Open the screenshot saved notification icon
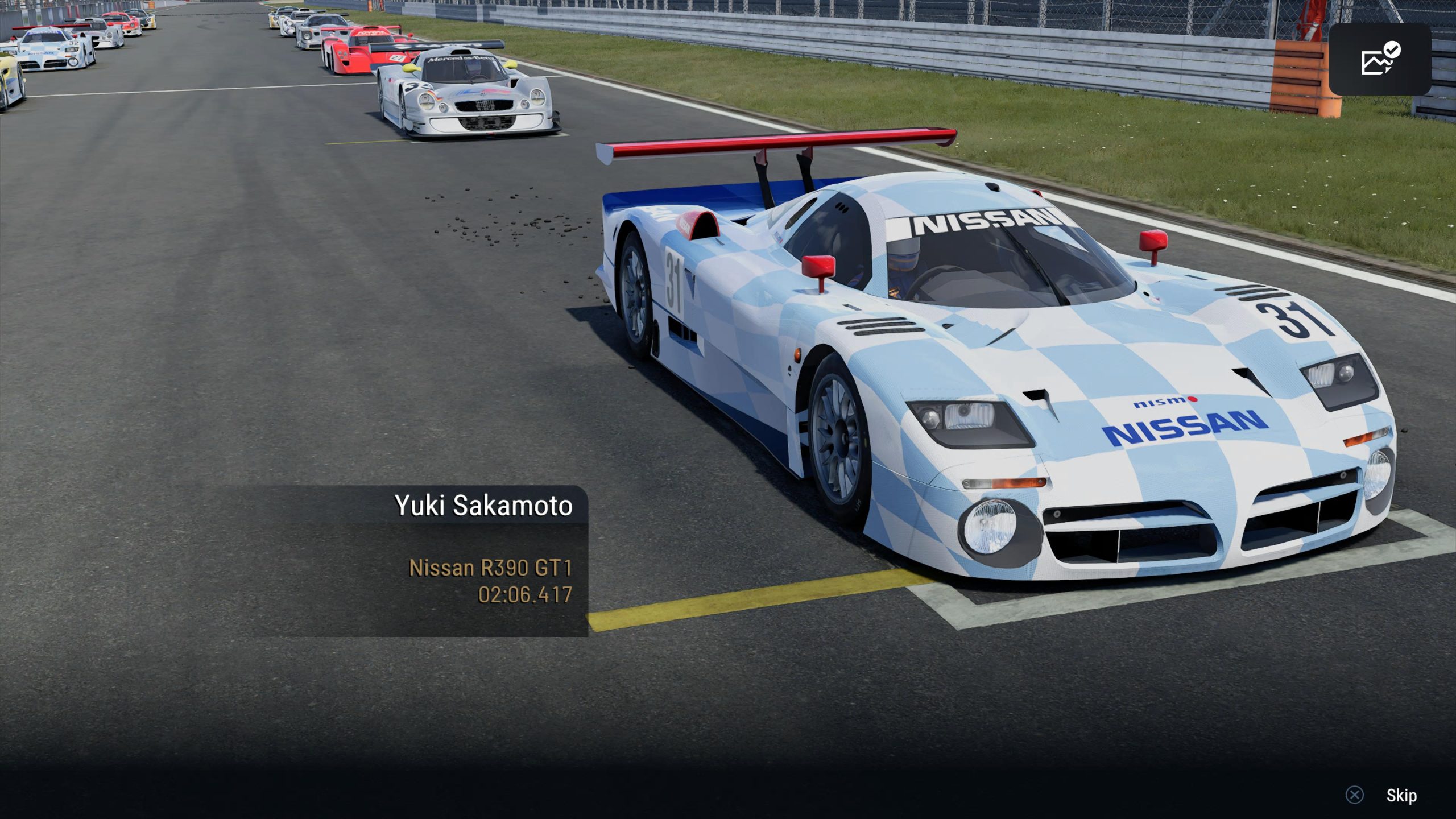Screen dimensions: 1456x819 [1380, 59]
